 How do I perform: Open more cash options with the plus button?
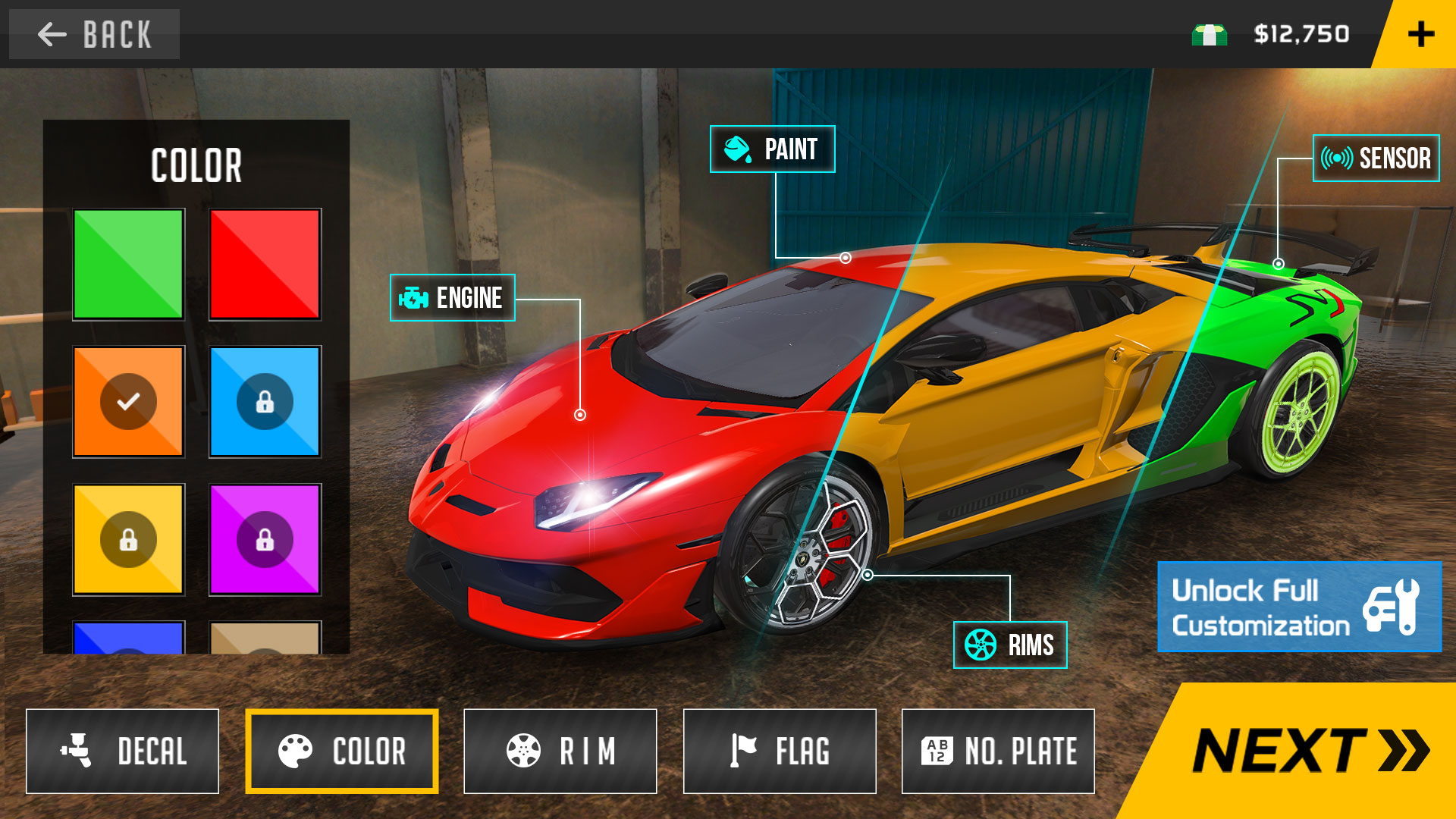tap(1421, 33)
